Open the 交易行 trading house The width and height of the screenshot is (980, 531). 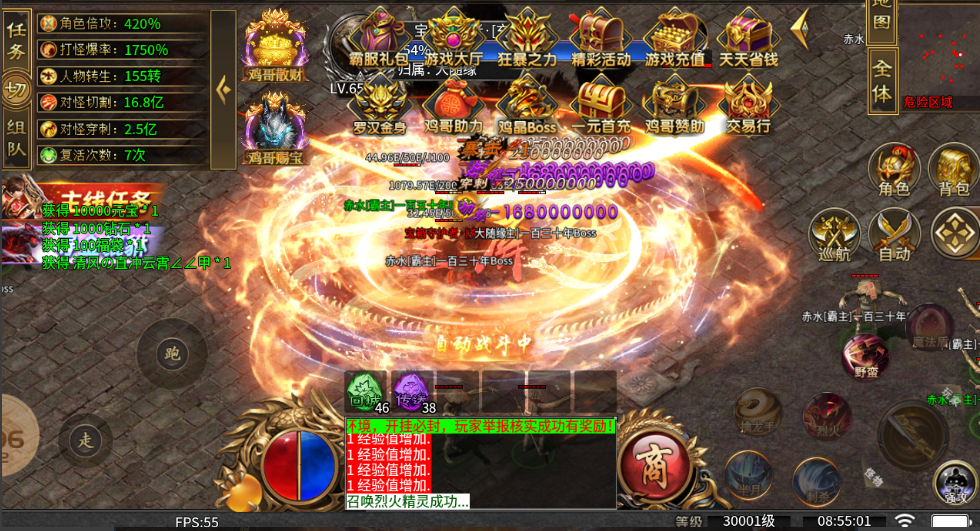pos(747,104)
